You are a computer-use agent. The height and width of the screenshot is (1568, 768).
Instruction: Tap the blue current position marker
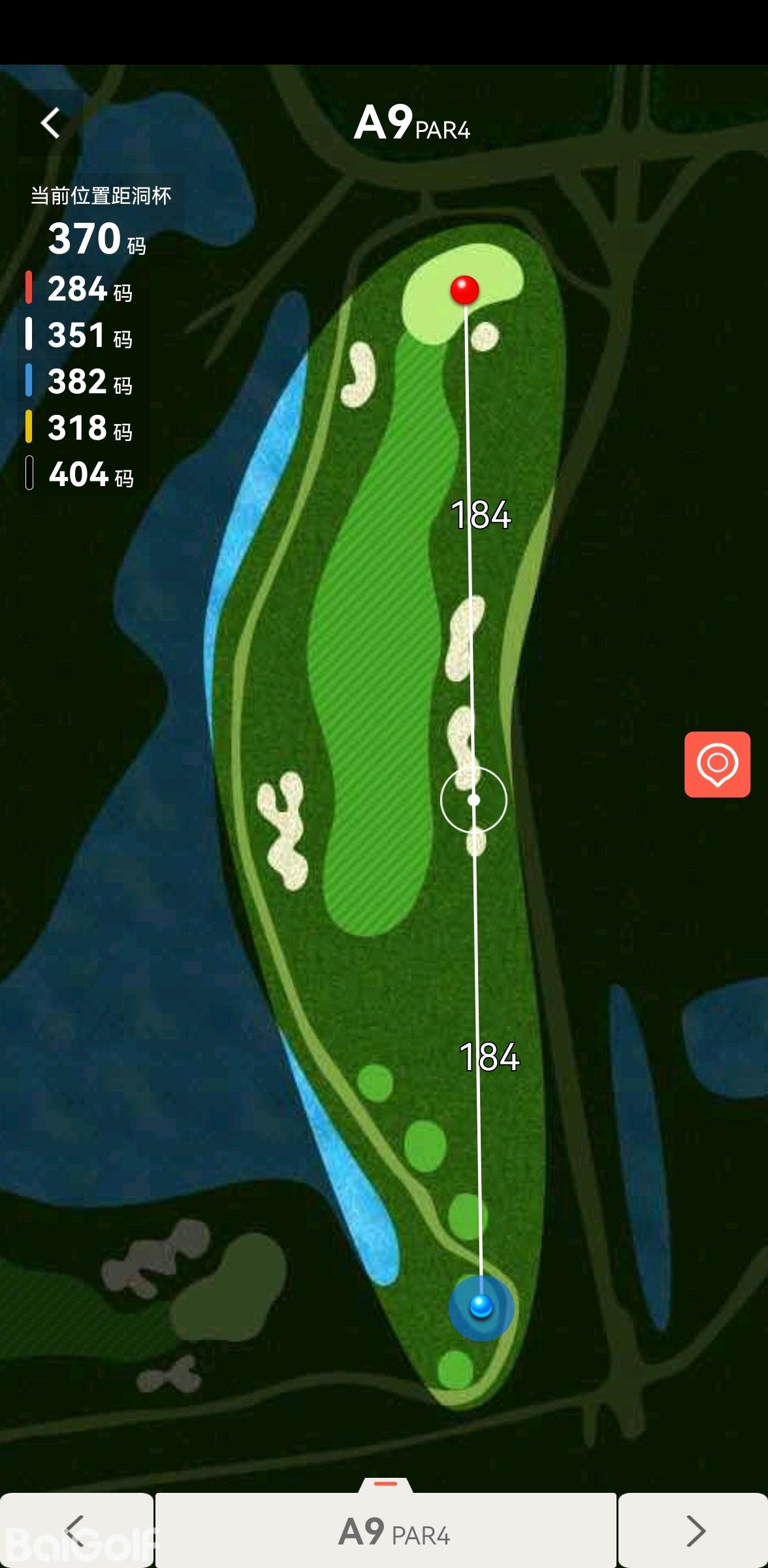(481, 1307)
